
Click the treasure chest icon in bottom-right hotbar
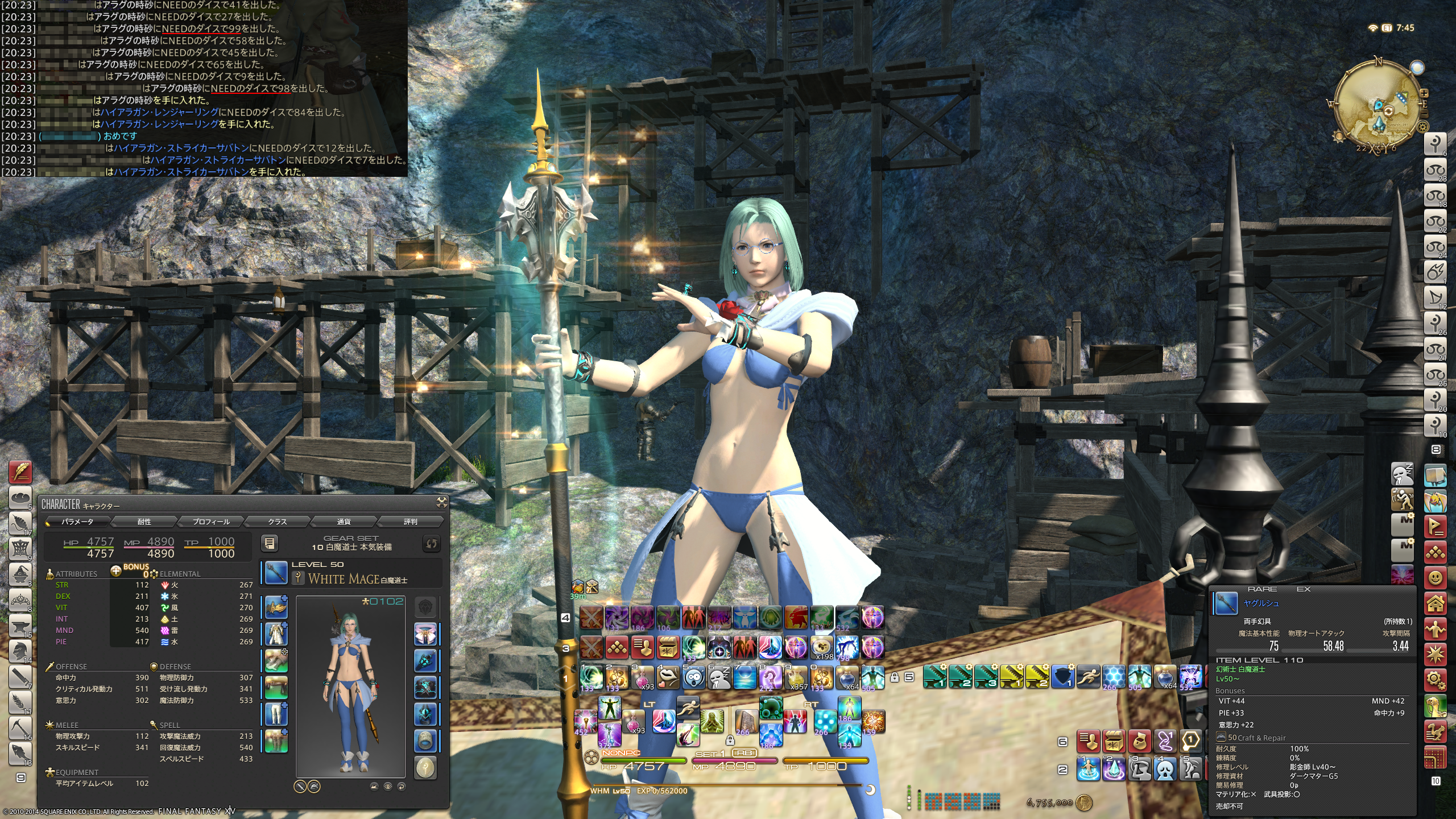coord(1113,742)
